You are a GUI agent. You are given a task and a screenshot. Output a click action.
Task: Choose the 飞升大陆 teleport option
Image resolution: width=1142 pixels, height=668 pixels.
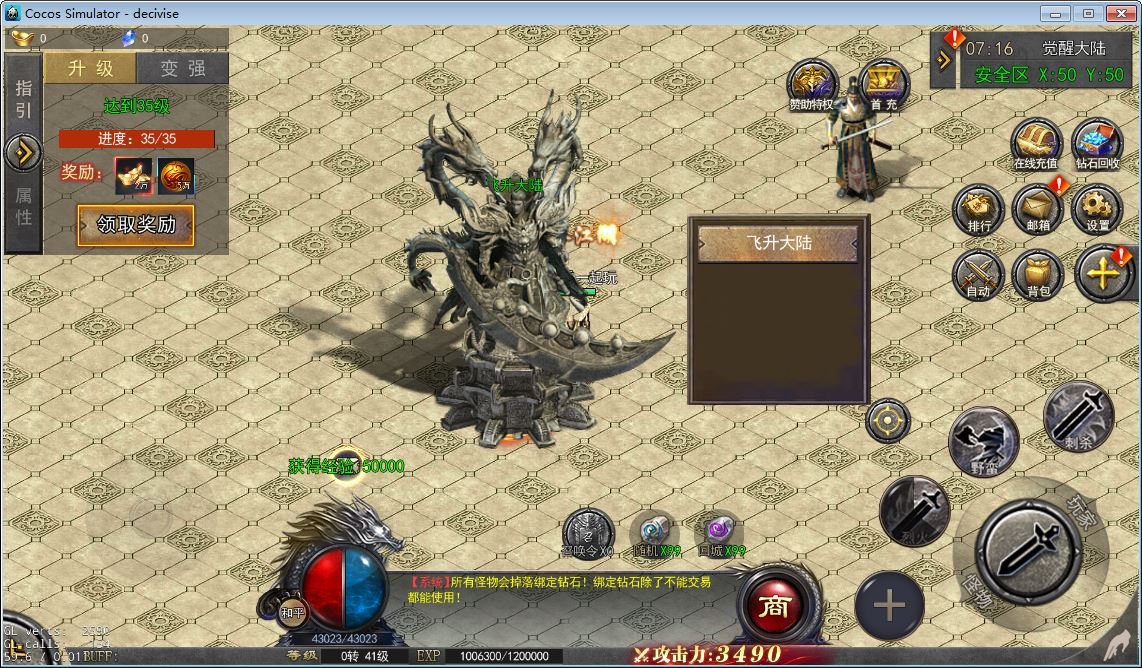(x=778, y=243)
